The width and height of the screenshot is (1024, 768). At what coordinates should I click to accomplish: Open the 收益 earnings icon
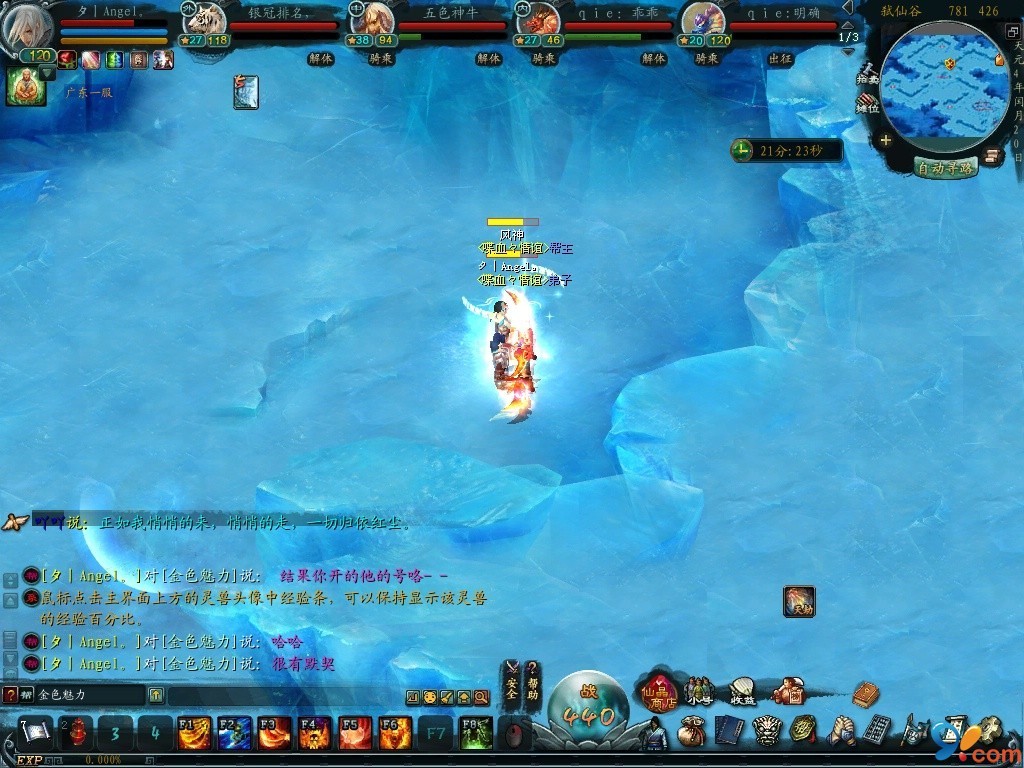click(x=742, y=691)
